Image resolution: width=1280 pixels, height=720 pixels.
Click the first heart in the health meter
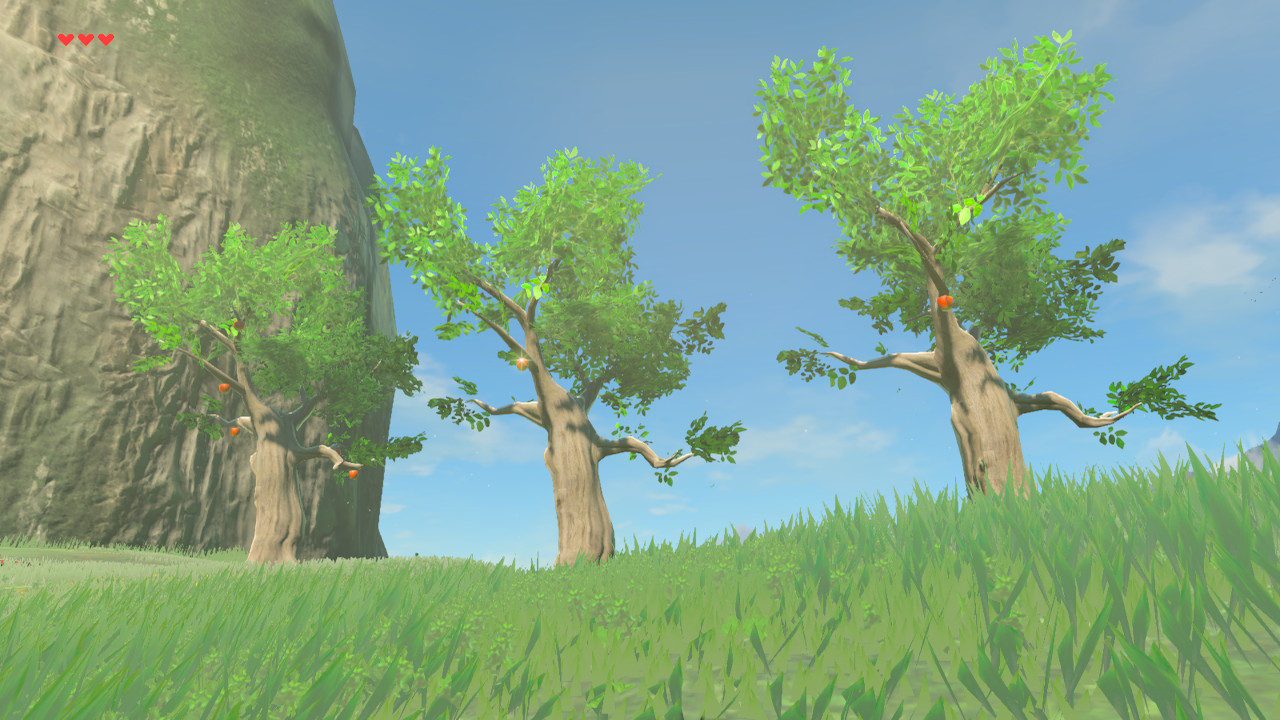[x=64, y=38]
